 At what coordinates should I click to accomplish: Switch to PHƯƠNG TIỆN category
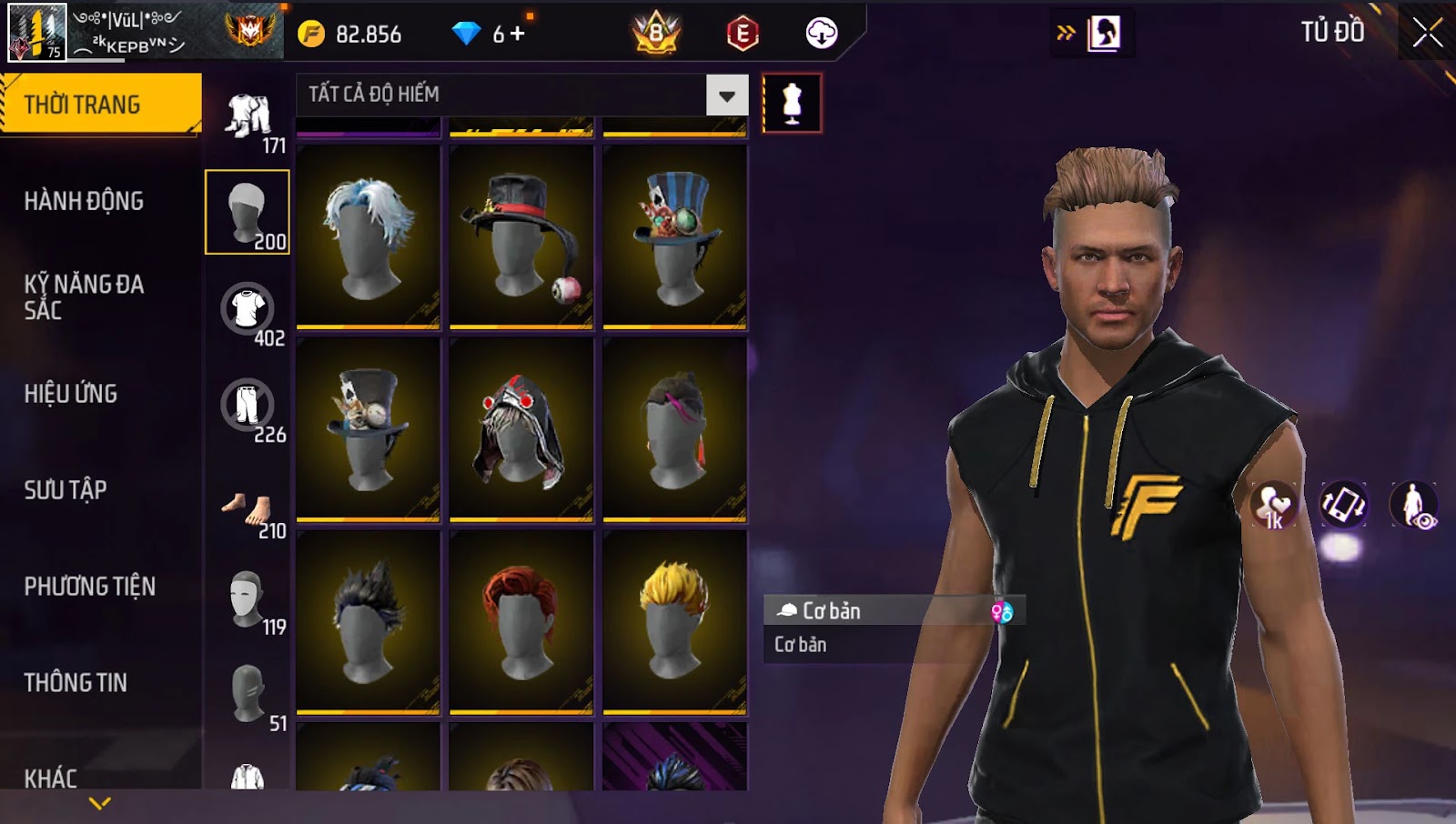point(89,587)
